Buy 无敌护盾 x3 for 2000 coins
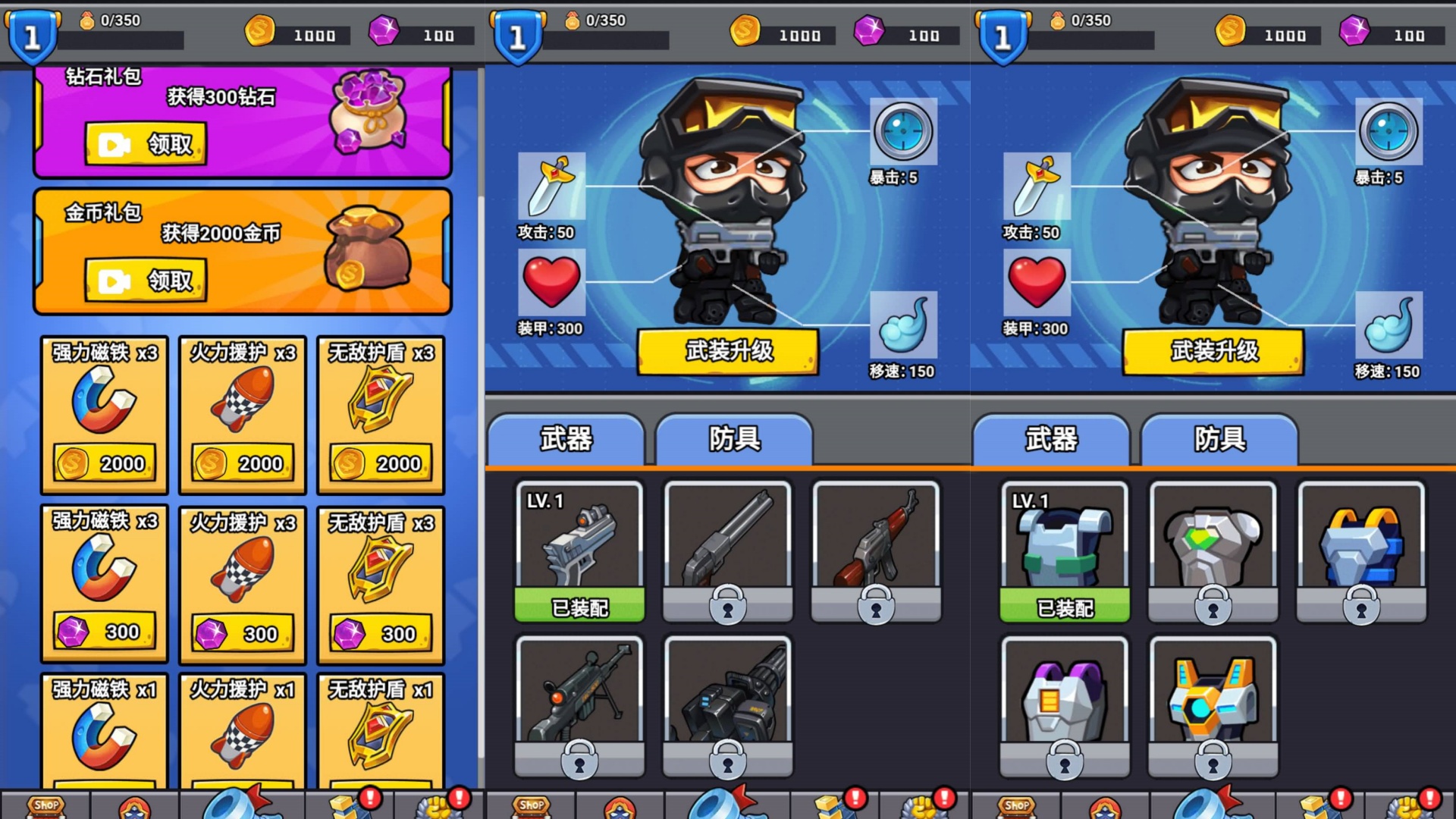The height and width of the screenshot is (819, 1456). (381, 463)
